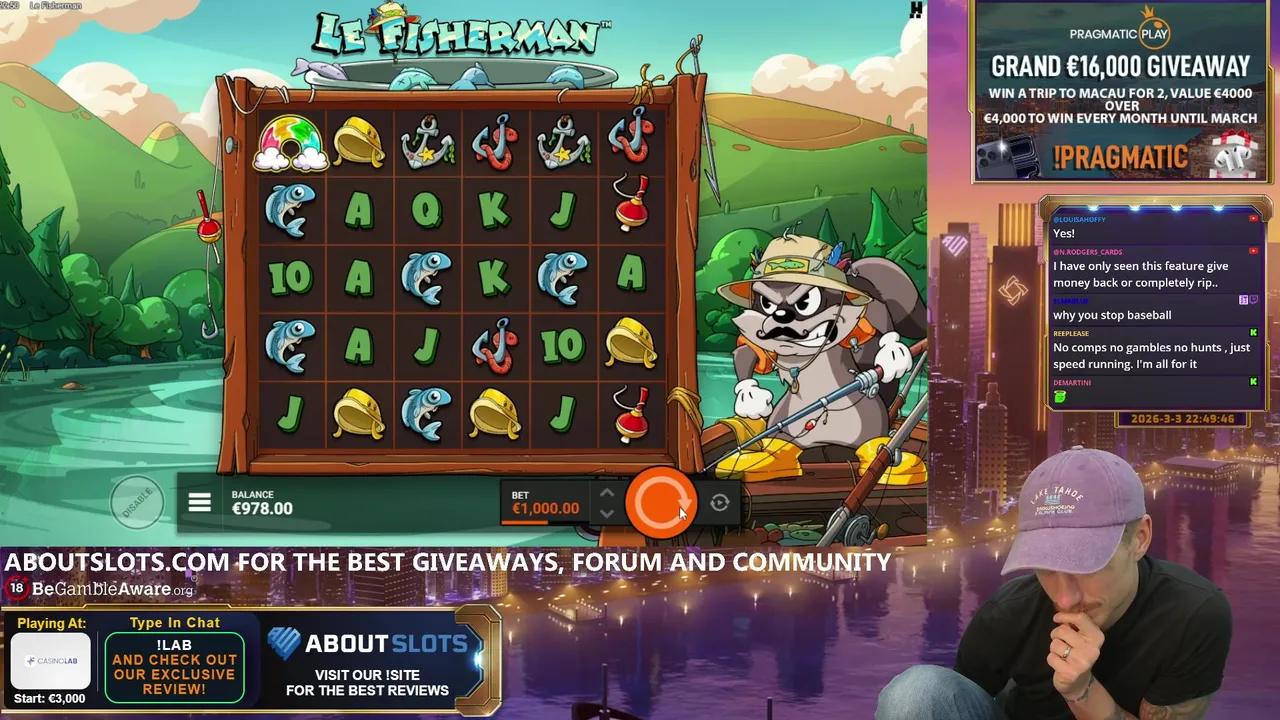Viewport: 1280px width, 720px height.
Task: Click the rainbow scatter symbol on the reels
Action: tap(290, 143)
